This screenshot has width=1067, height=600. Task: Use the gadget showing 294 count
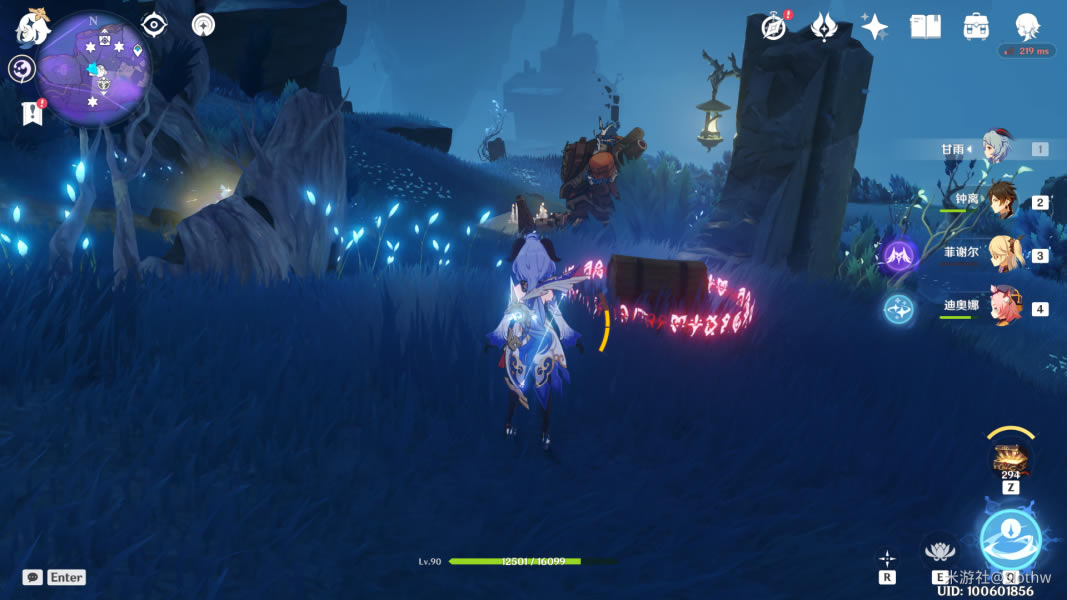pos(1010,458)
